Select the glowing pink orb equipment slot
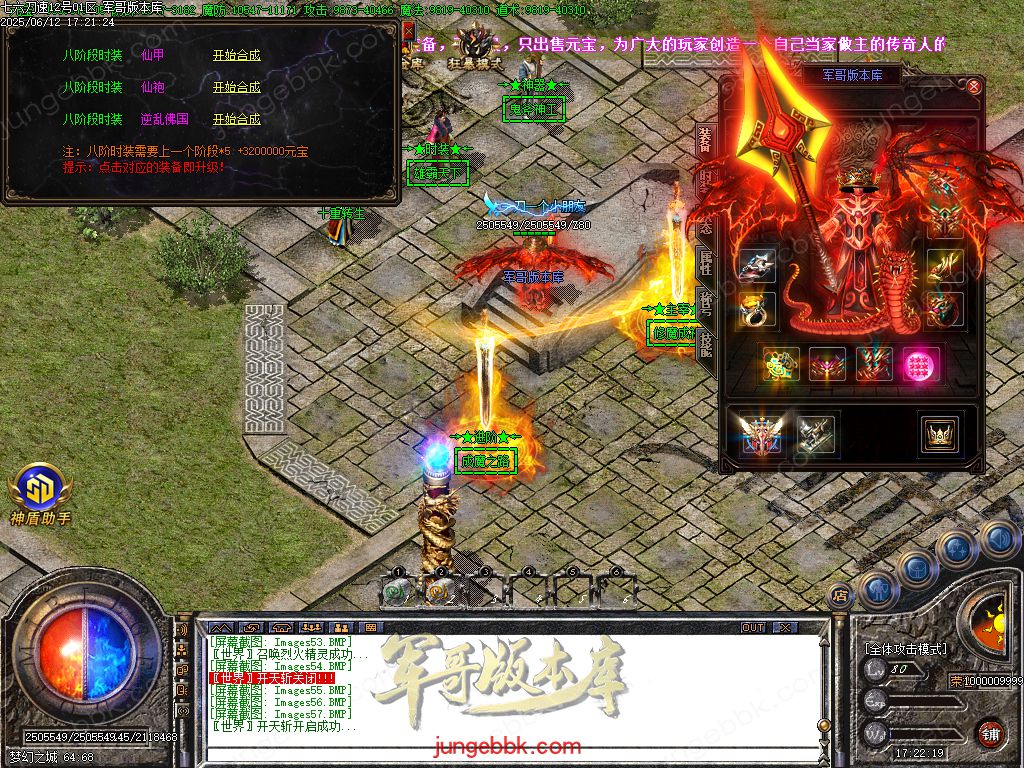Screen dimensions: 1024x768 click(920, 365)
